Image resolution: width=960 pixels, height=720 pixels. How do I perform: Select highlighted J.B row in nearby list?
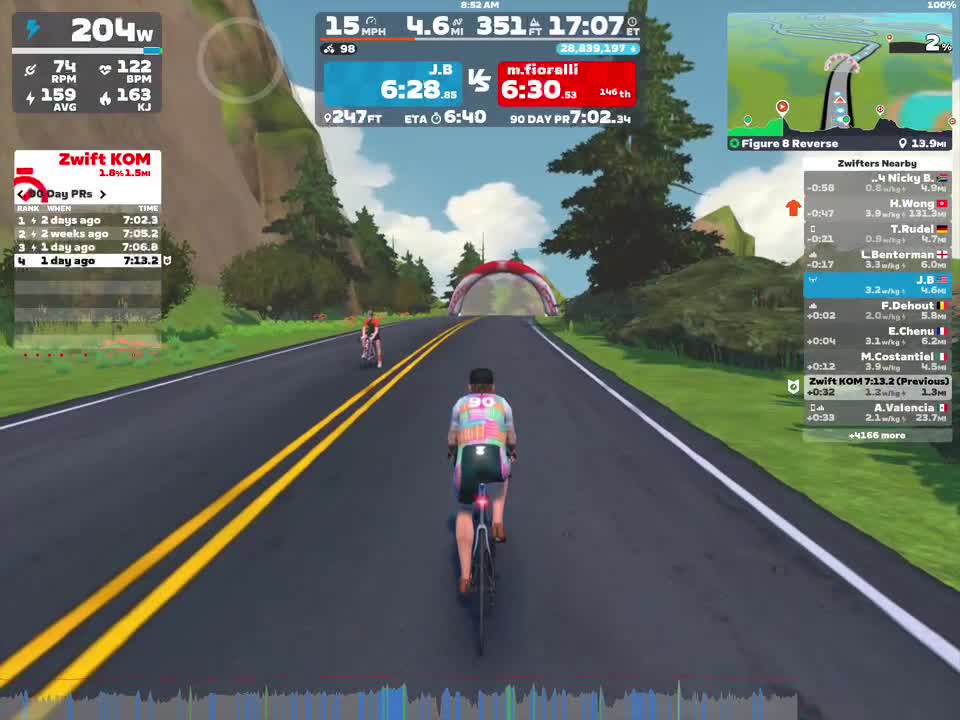click(877, 285)
